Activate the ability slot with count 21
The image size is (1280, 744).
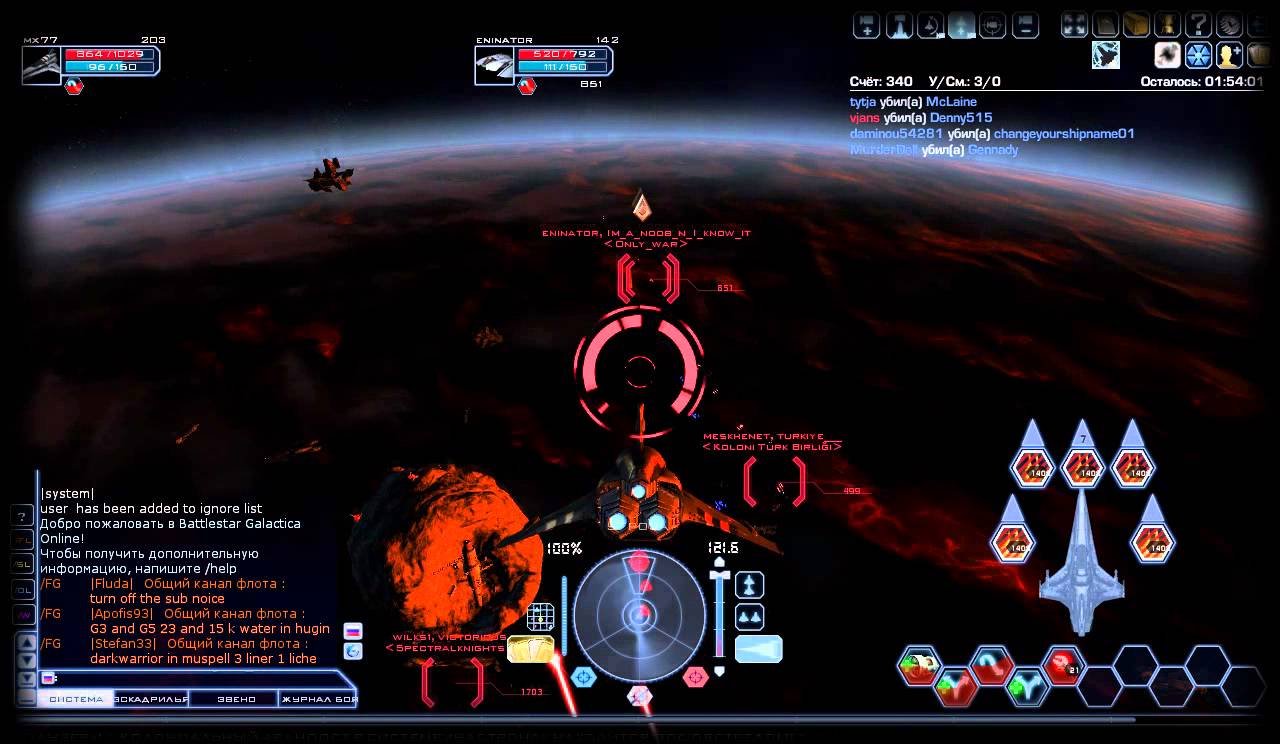point(1062,663)
